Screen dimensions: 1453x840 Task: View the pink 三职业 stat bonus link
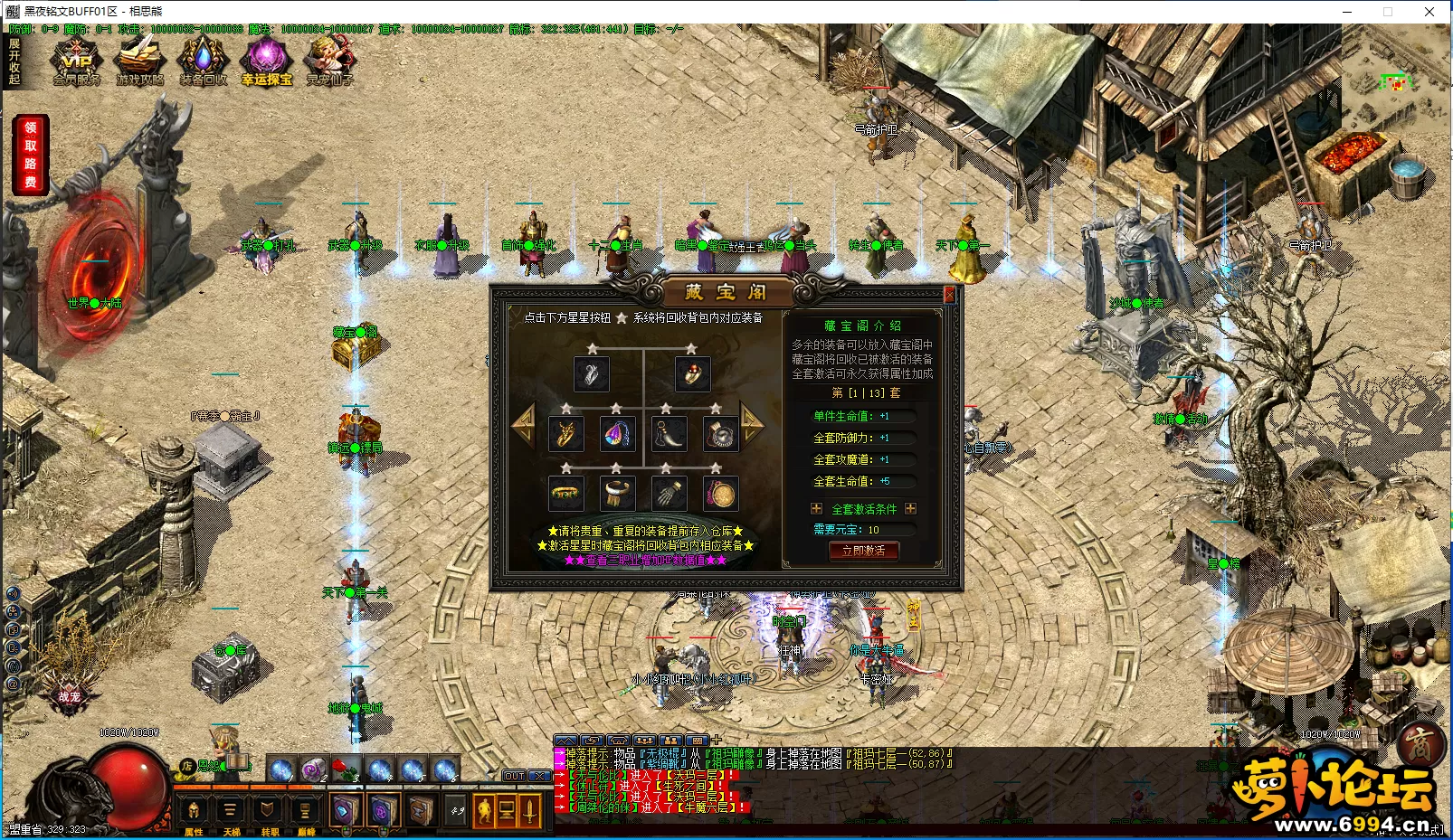645,561
